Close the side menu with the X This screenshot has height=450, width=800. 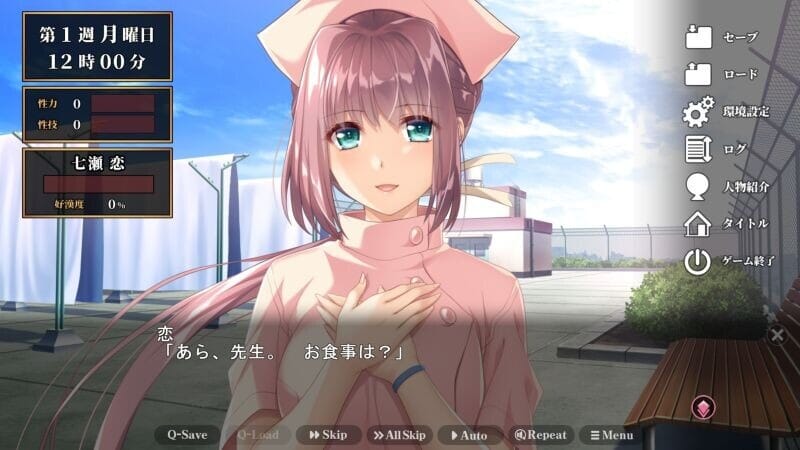(x=777, y=335)
